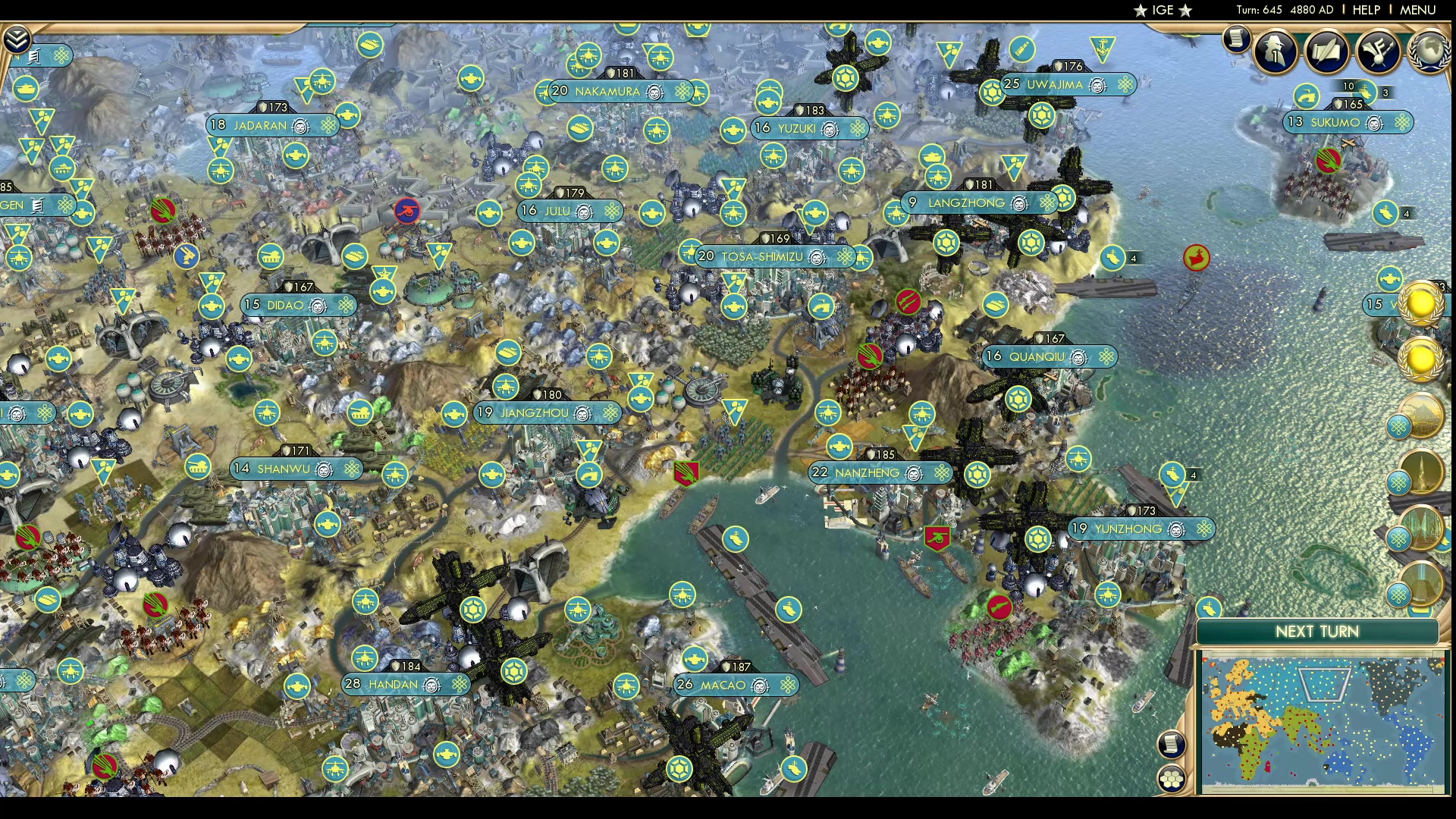Screen dimensions: 1456x819
Task: Open the diplomacy quill-and-scroll icon
Action: pyautogui.click(x=1326, y=52)
